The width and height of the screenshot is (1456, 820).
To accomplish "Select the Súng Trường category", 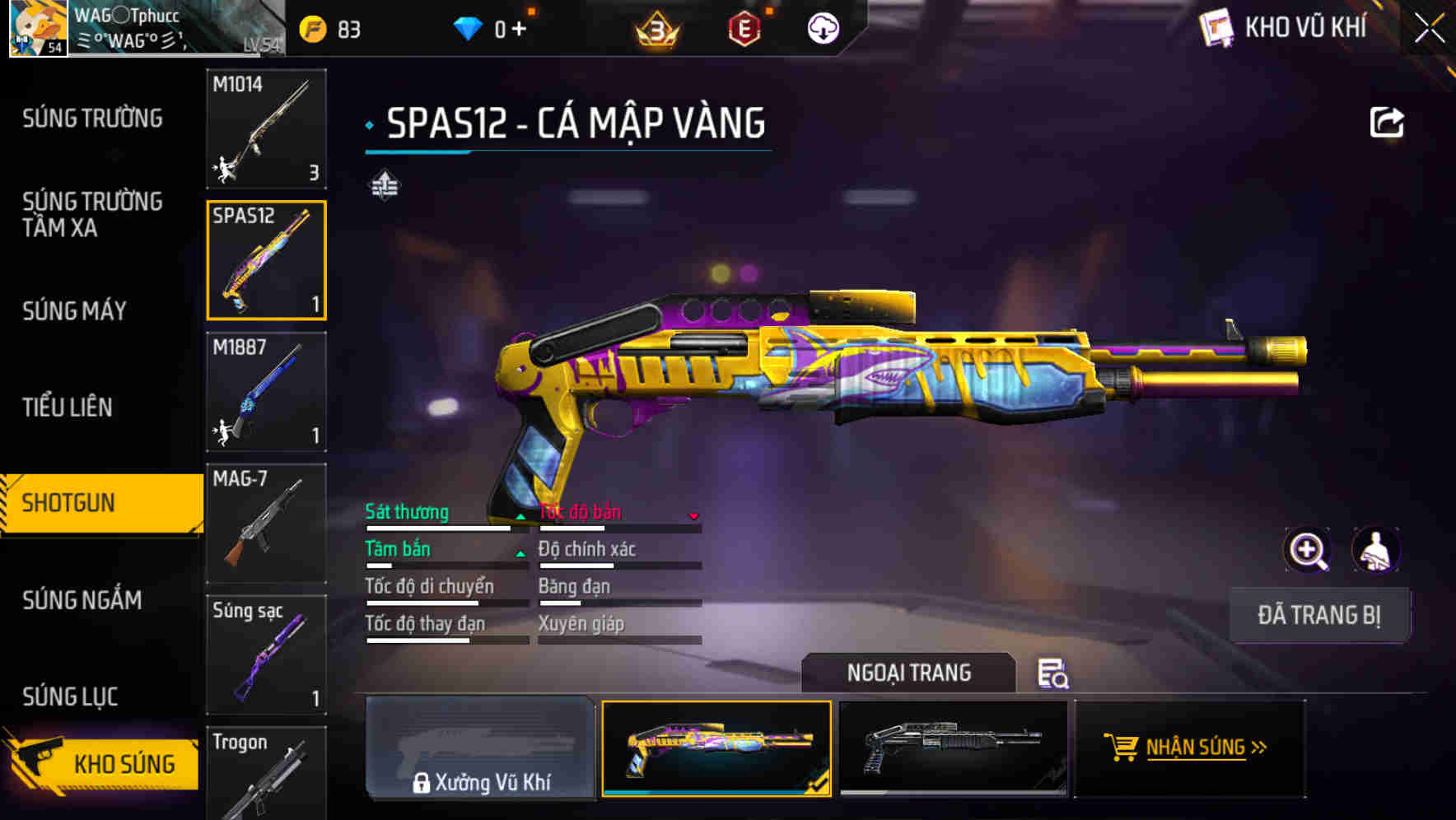I will pyautogui.click(x=92, y=119).
